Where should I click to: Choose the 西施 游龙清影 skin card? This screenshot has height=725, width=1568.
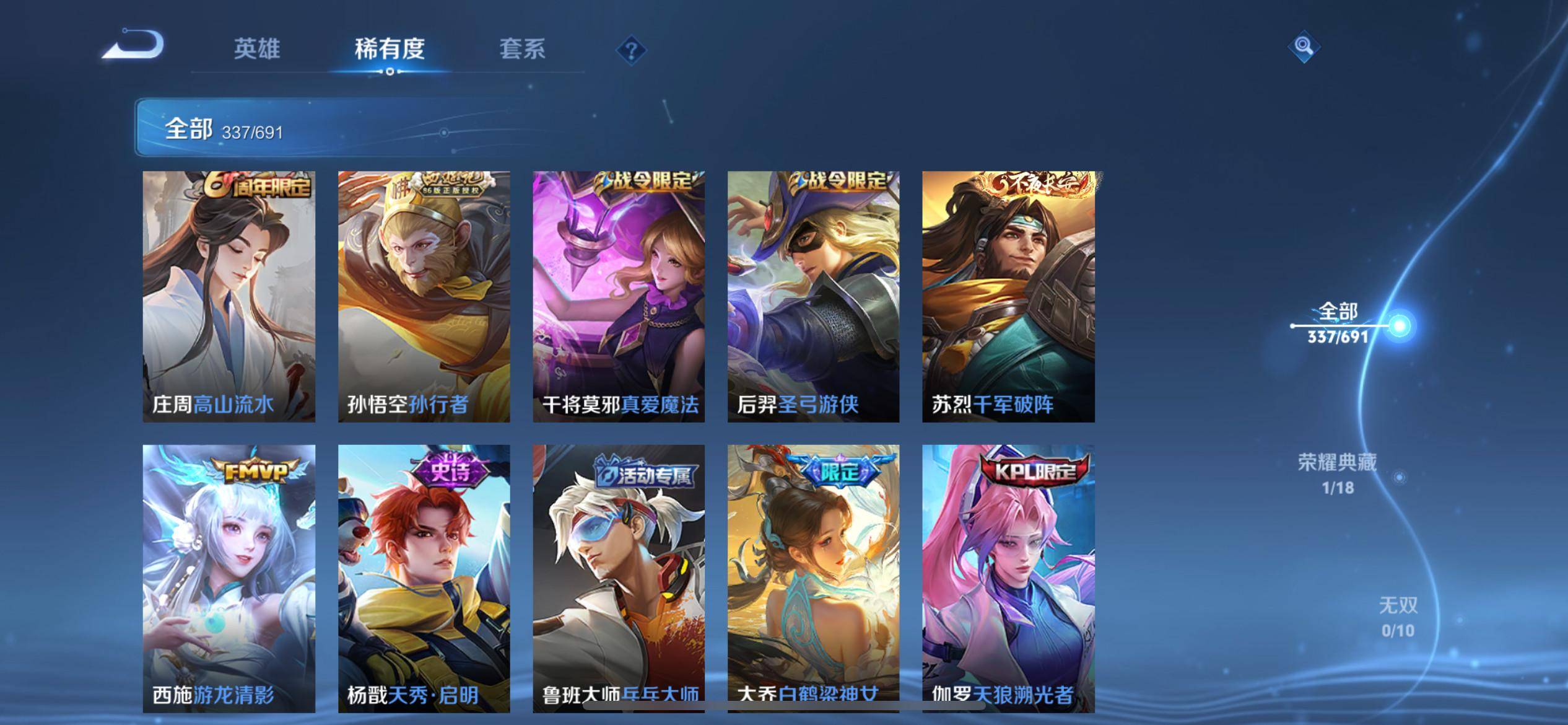coord(229,578)
